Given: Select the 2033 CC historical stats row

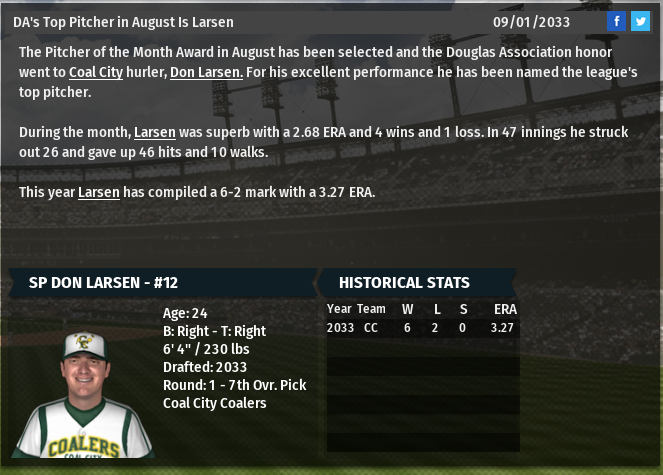Looking at the screenshot, I should coord(421,327).
